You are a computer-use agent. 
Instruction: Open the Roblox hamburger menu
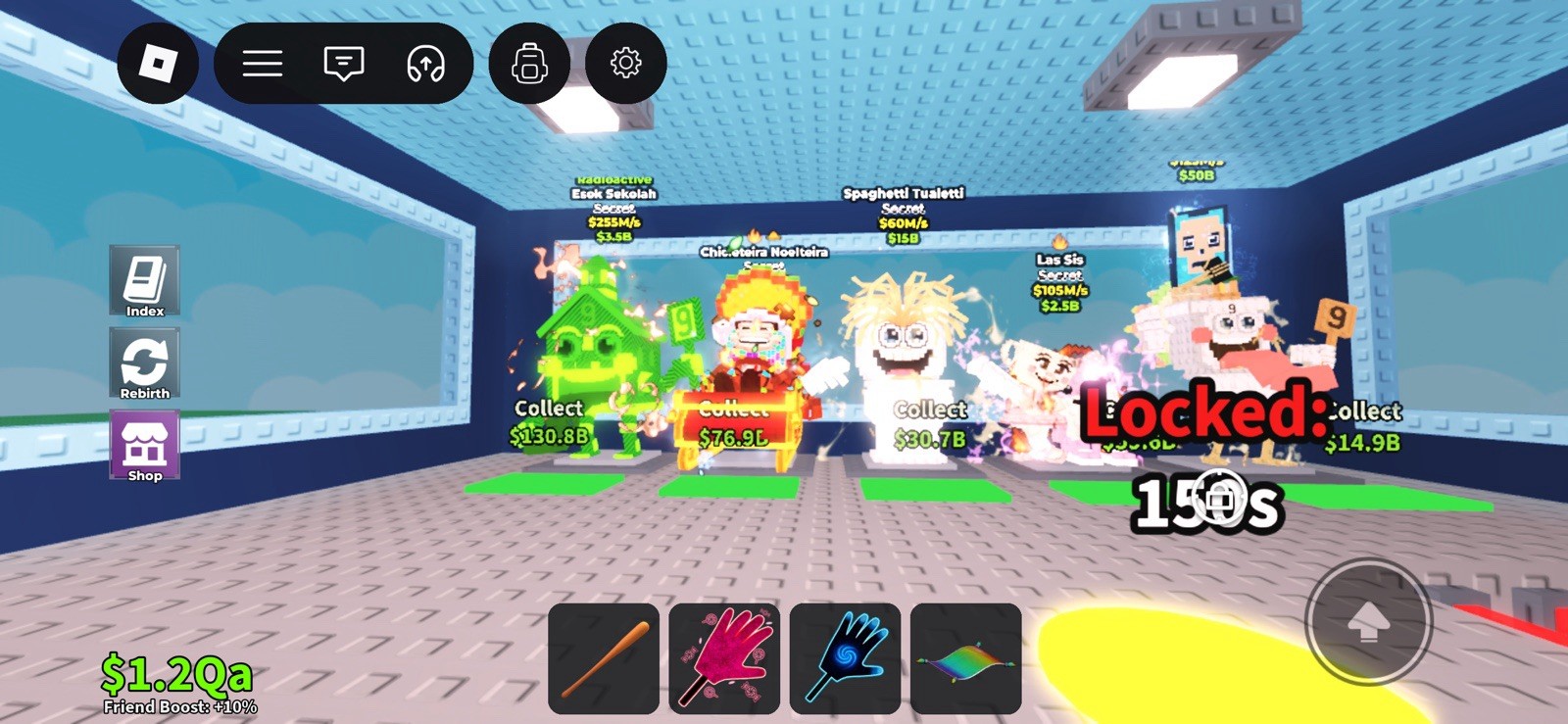pyautogui.click(x=261, y=63)
